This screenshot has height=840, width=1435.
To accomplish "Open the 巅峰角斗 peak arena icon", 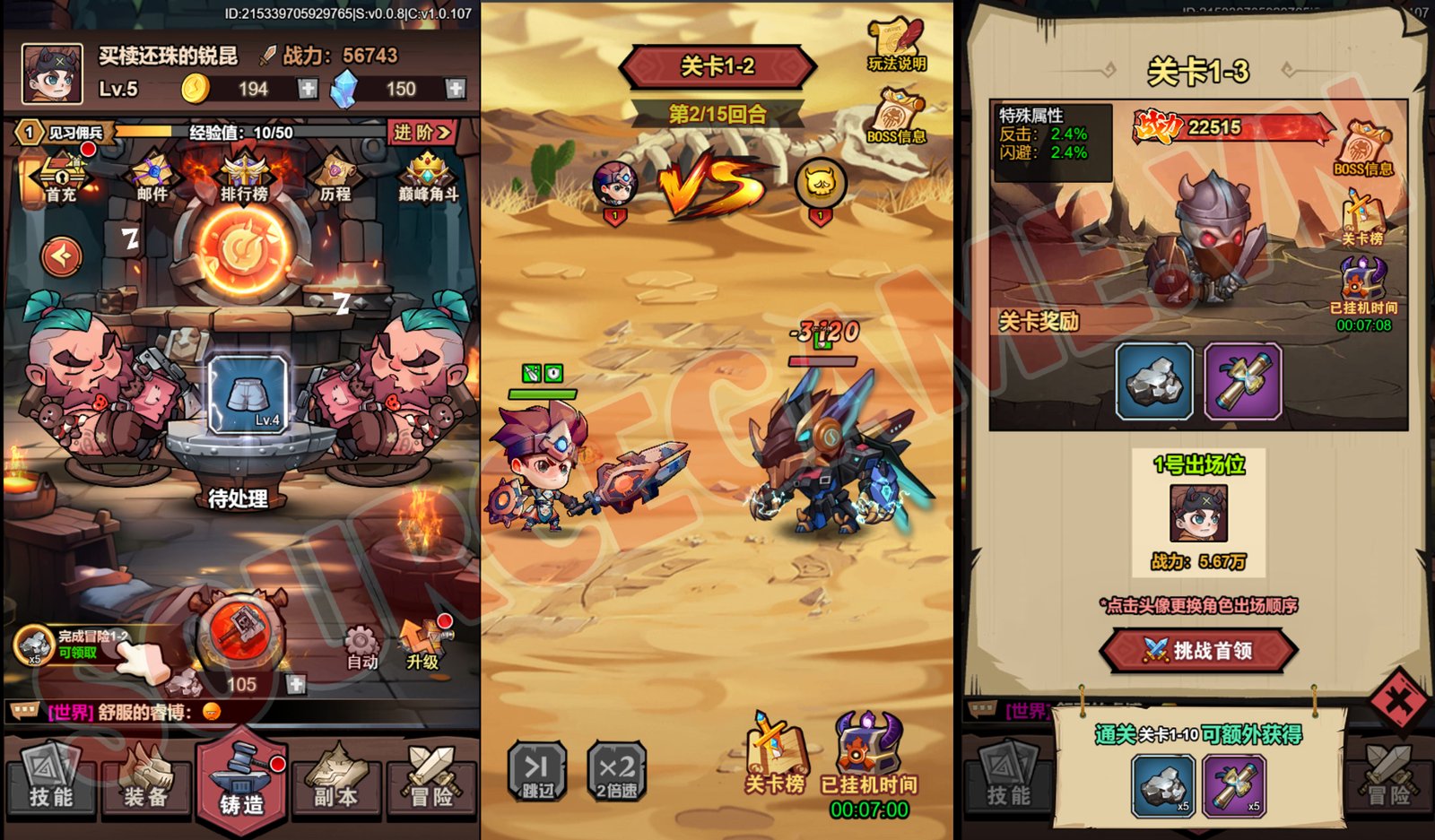I will pyautogui.click(x=427, y=173).
